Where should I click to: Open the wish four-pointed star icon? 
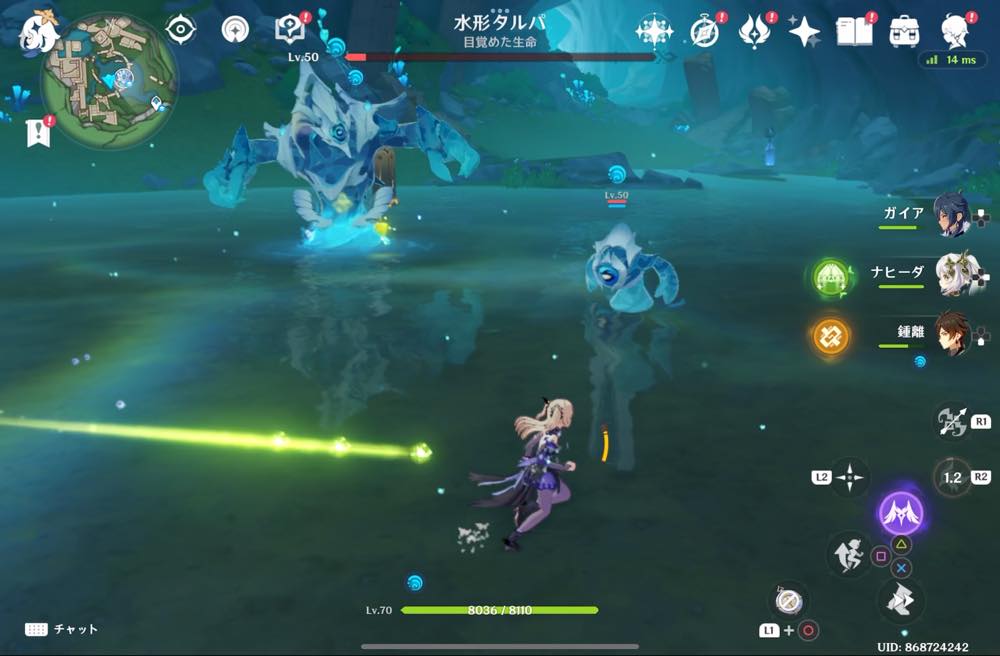(x=803, y=31)
